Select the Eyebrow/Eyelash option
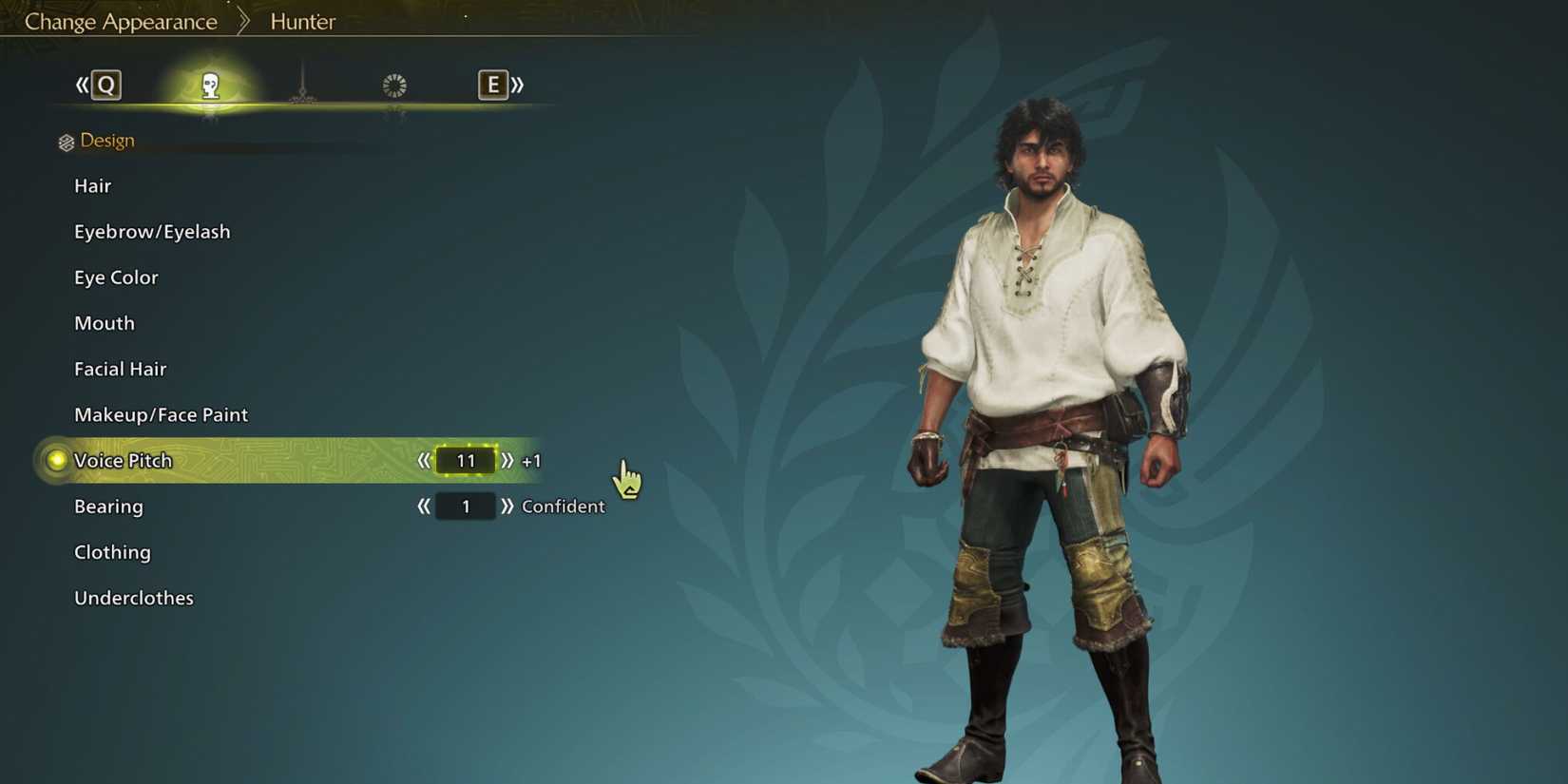The width and height of the screenshot is (1568, 784). [152, 231]
